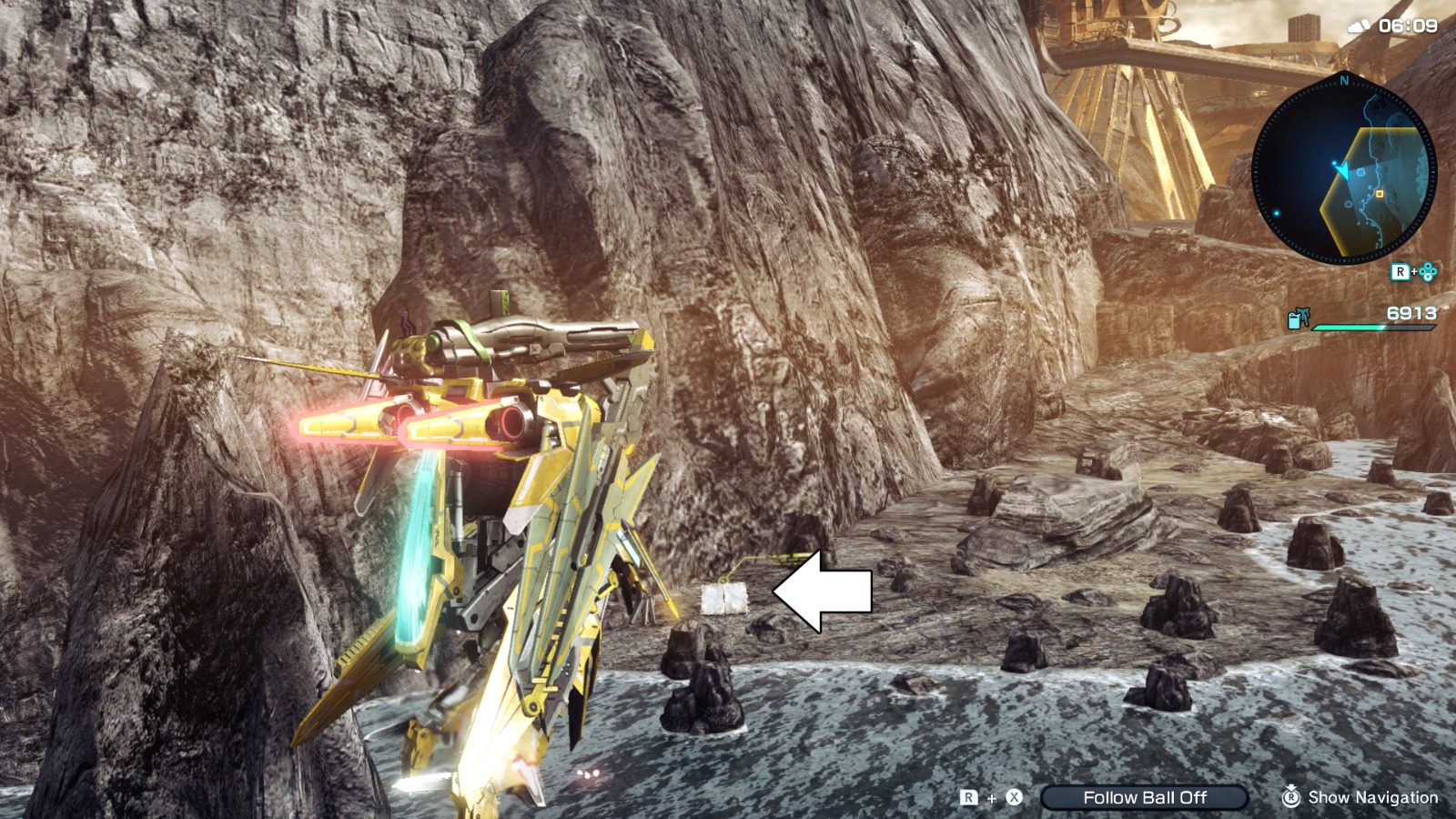The height and width of the screenshot is (819, 1456).
Task: Click the N compass marker on the minimap
Action: coord(1344,81)
